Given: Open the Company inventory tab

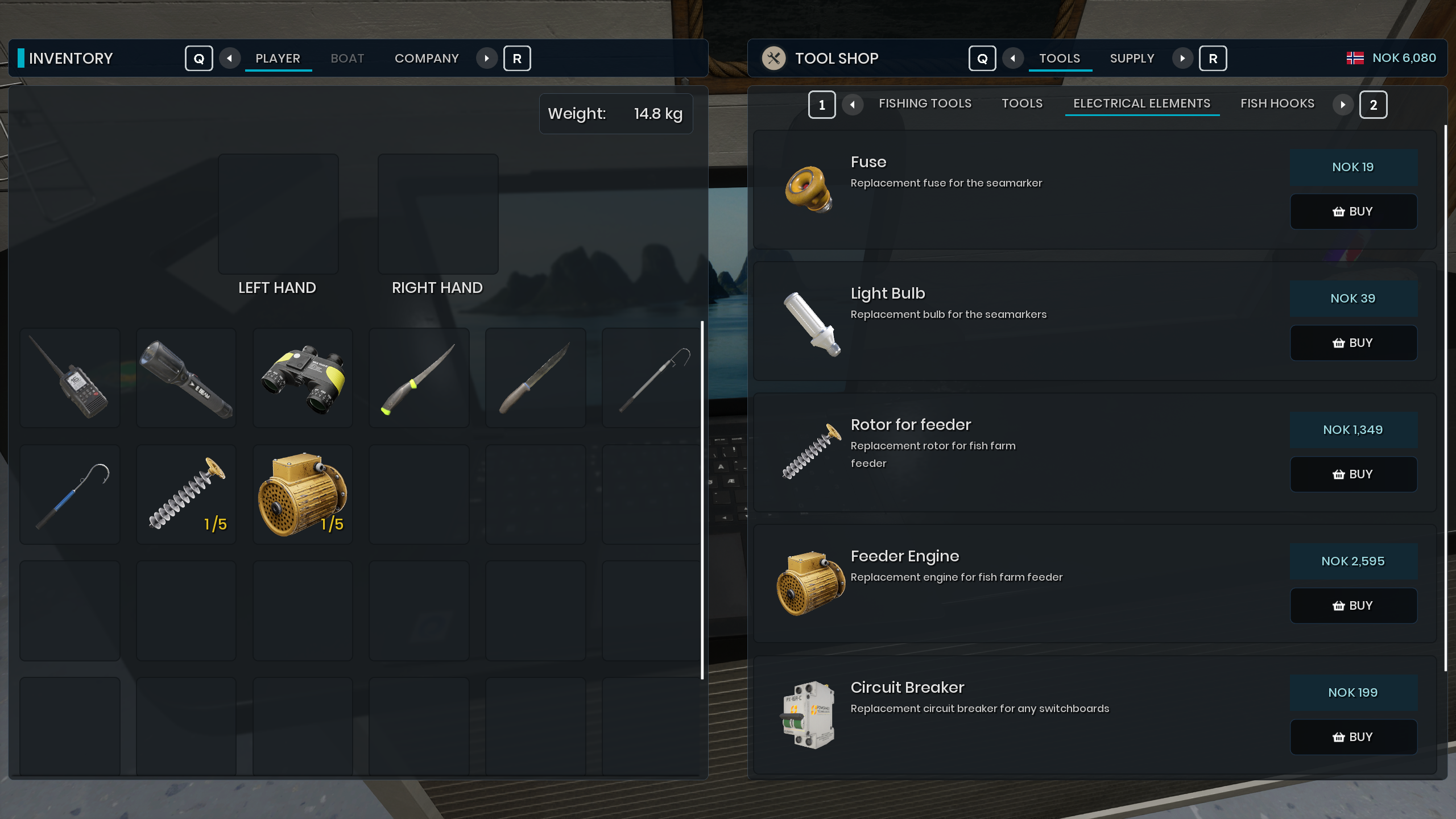Looking at the screenshot, I should 427,59.
